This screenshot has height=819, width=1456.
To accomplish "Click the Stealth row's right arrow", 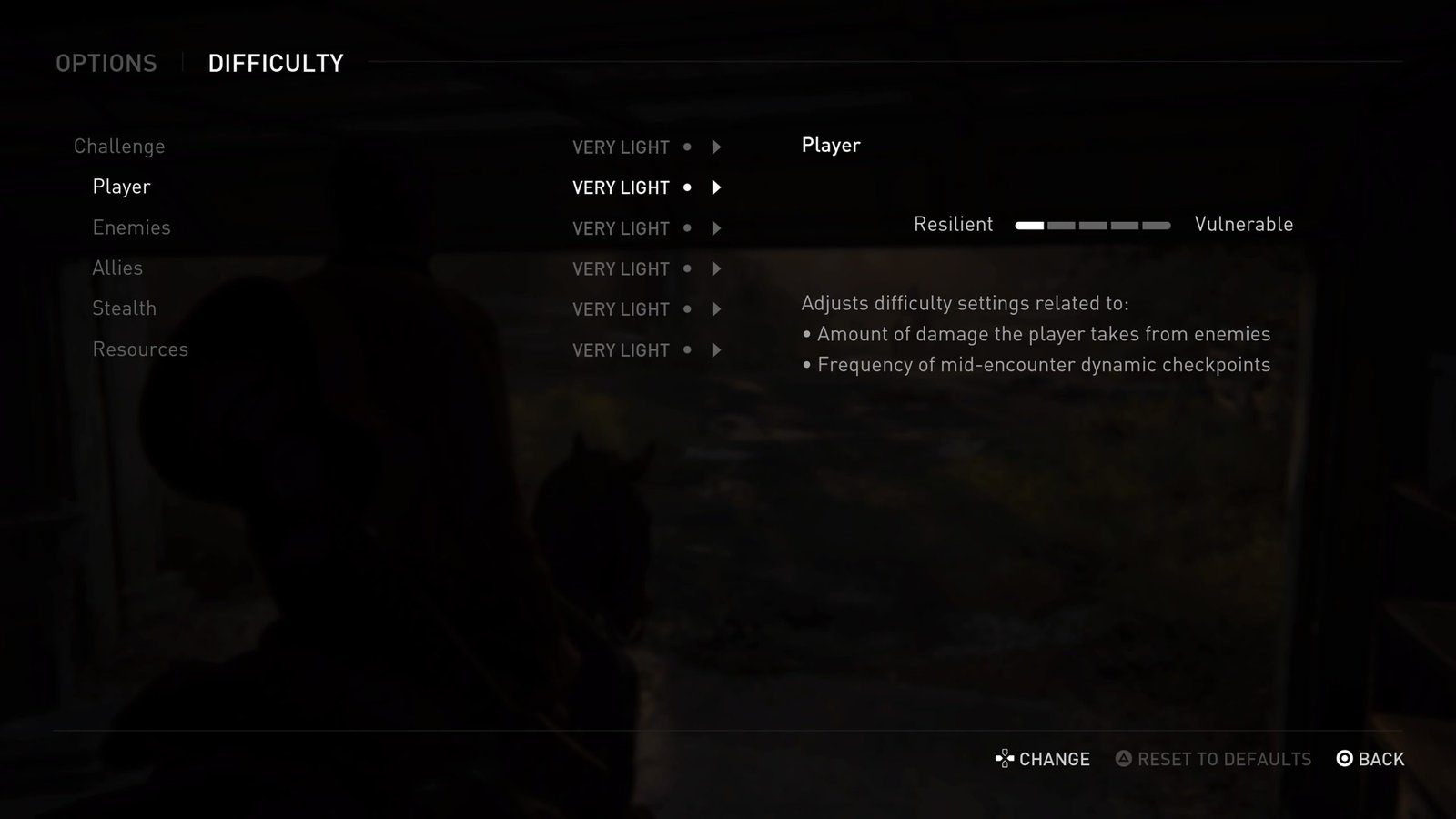I will tap(717, 309).
